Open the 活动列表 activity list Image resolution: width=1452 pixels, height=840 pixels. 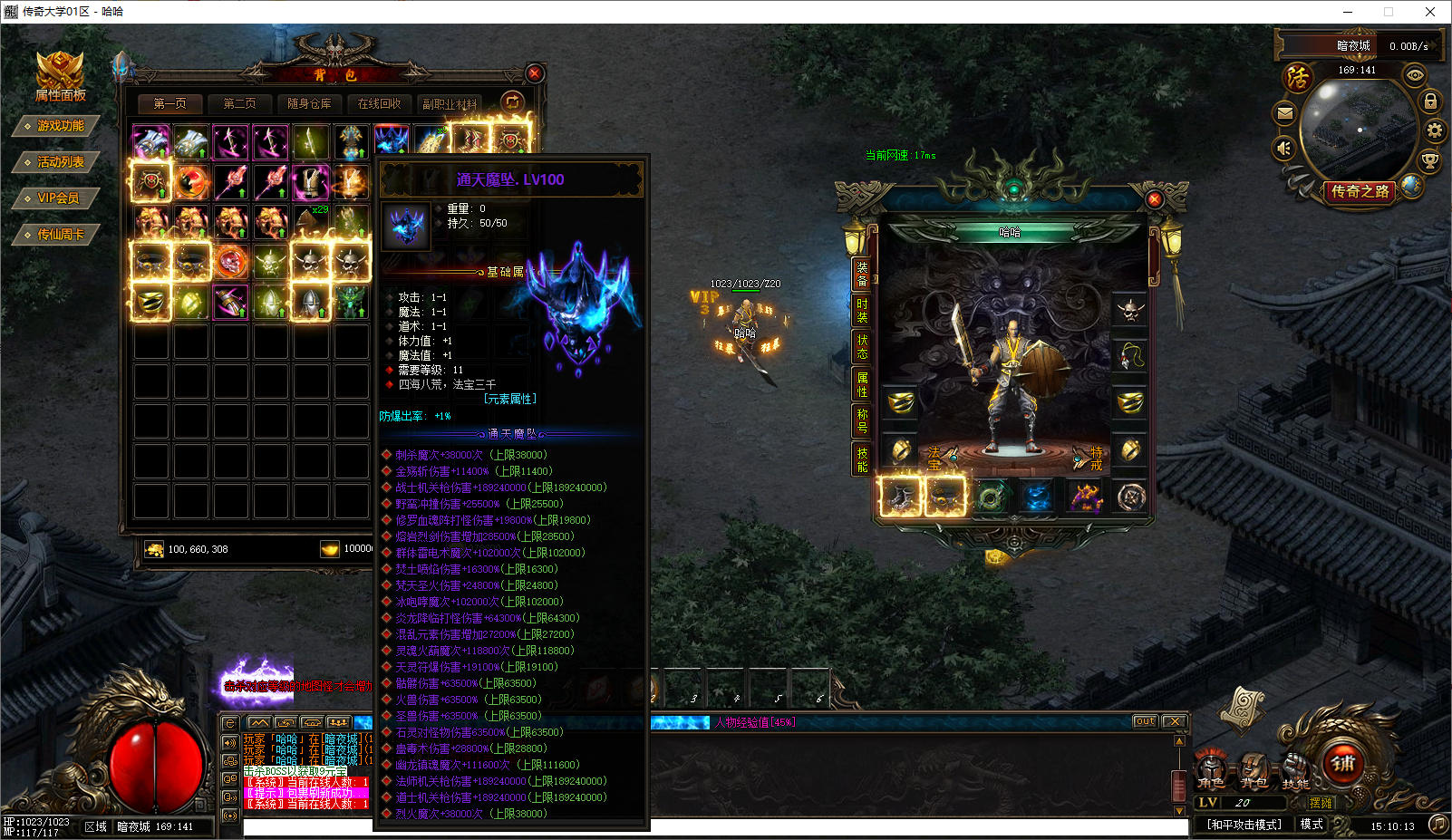point(56,162)
